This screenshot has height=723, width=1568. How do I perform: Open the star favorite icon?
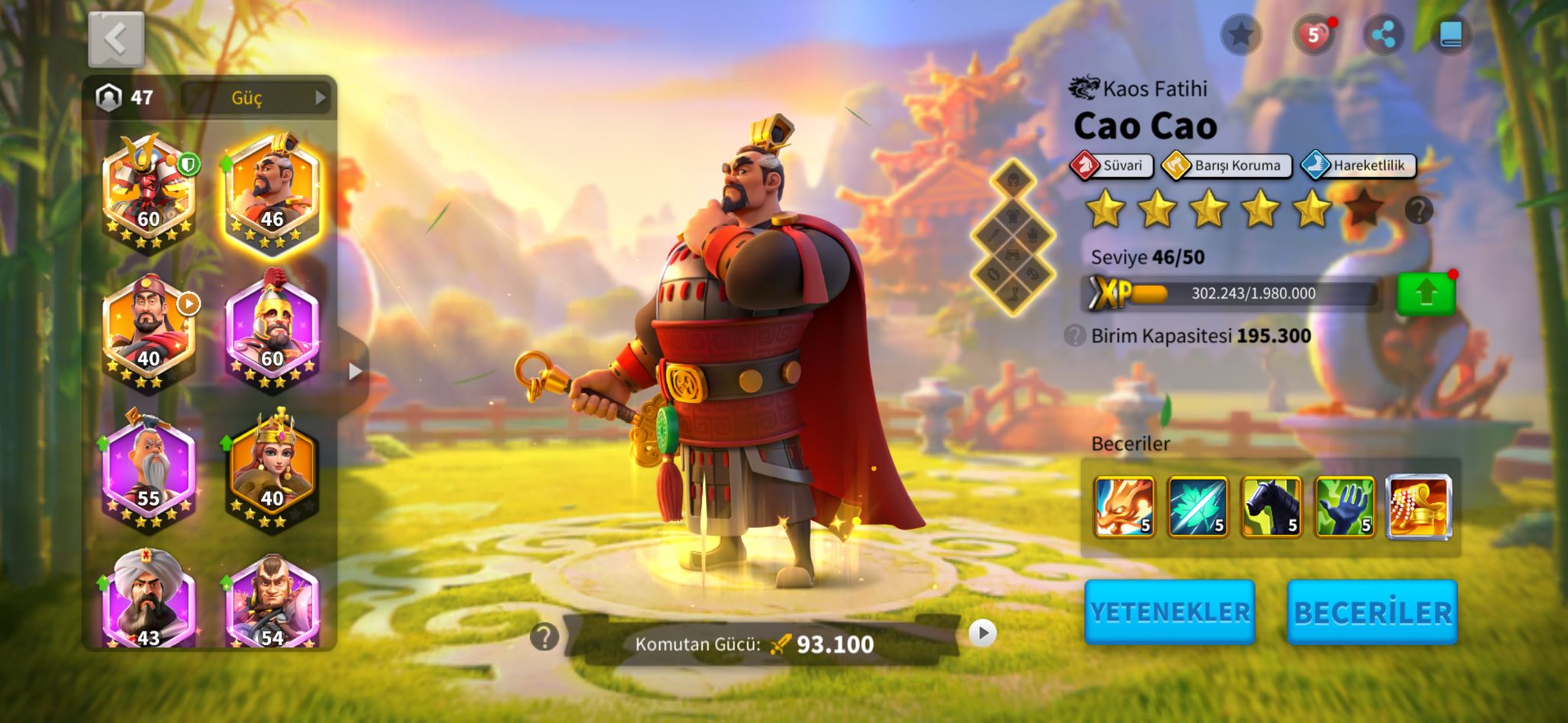point(1240,34)
